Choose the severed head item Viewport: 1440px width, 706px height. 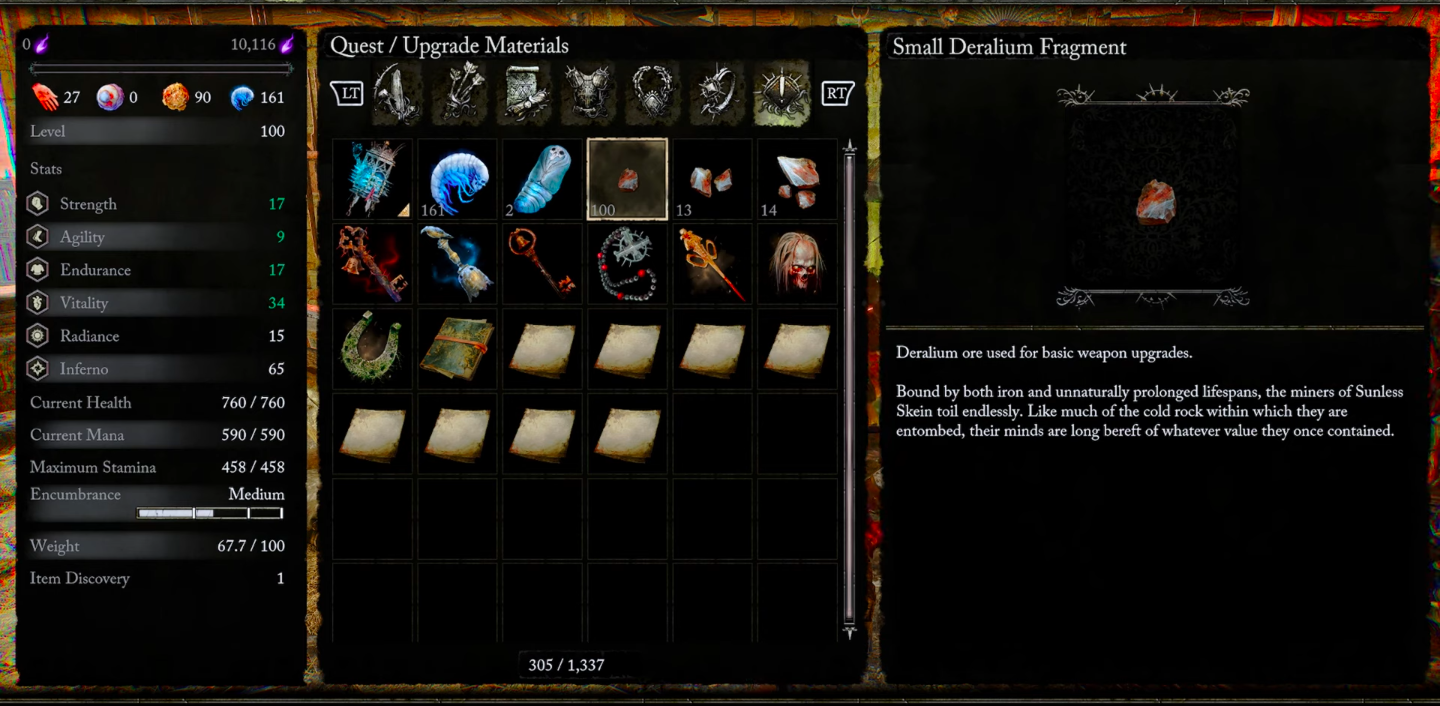tap(797, 264)
